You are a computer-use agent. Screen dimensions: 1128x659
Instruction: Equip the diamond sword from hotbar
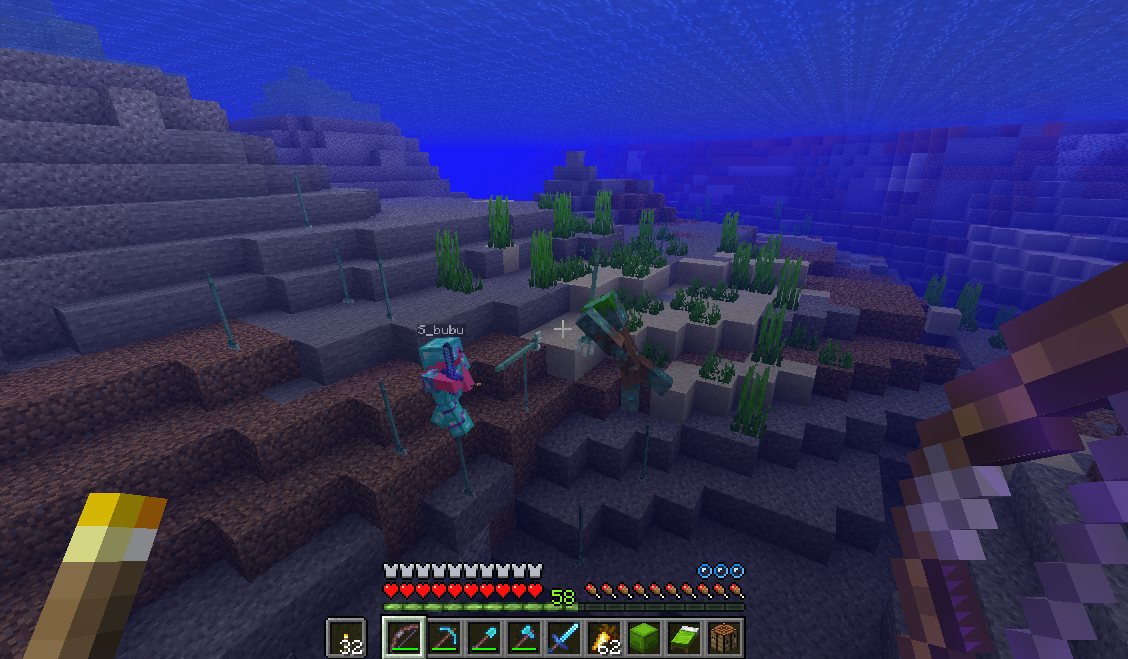coord(563,637)
